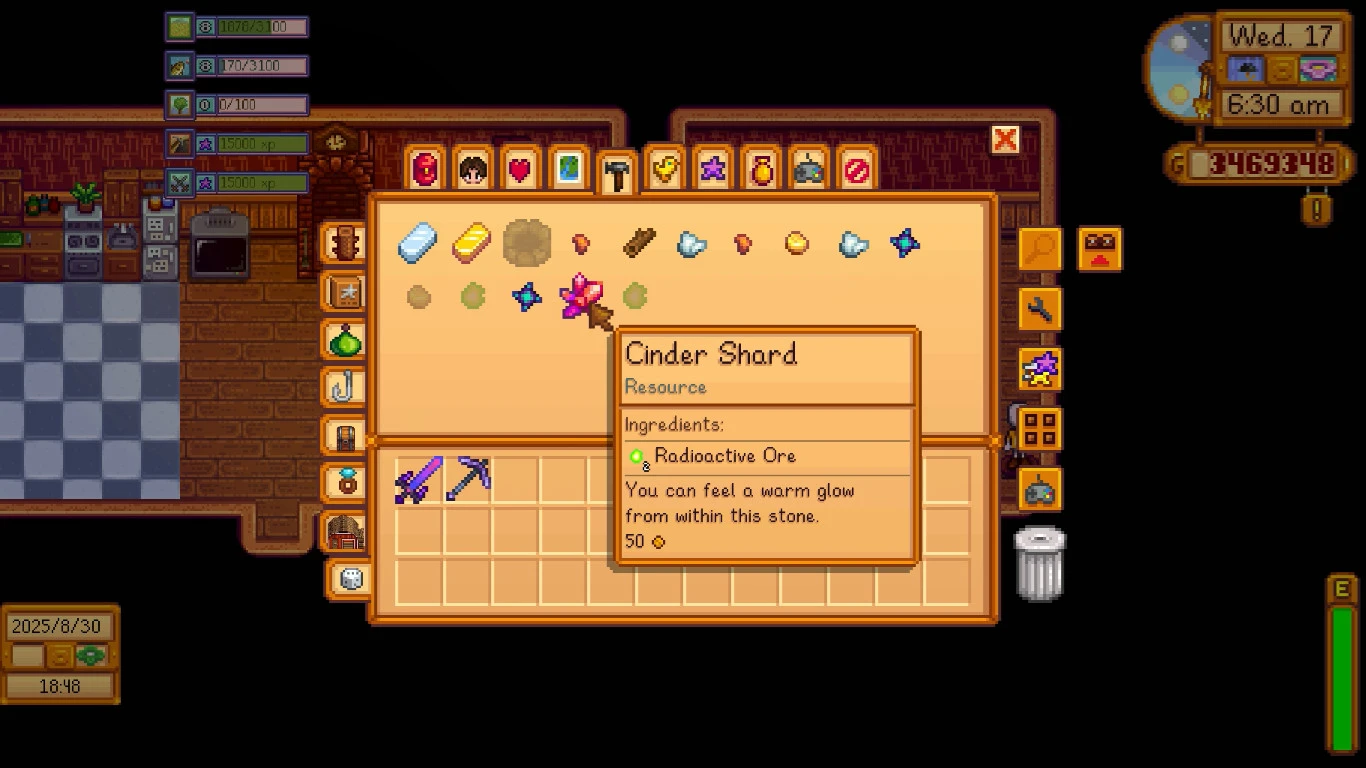Screen dimensions: 1366x768
Task: Click the totem category at sidebar top
Action: click(344, 241)
